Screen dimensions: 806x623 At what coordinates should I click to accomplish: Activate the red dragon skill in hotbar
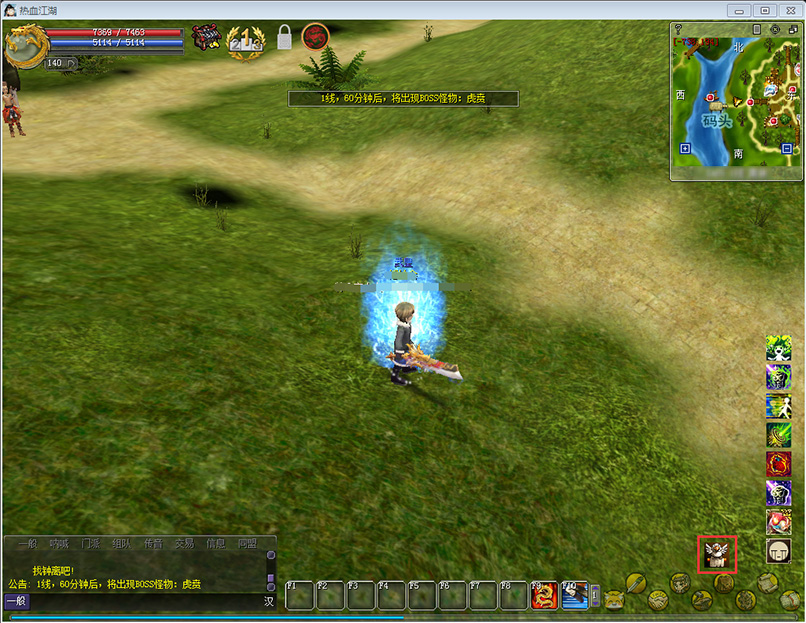[x=544, y=595]
